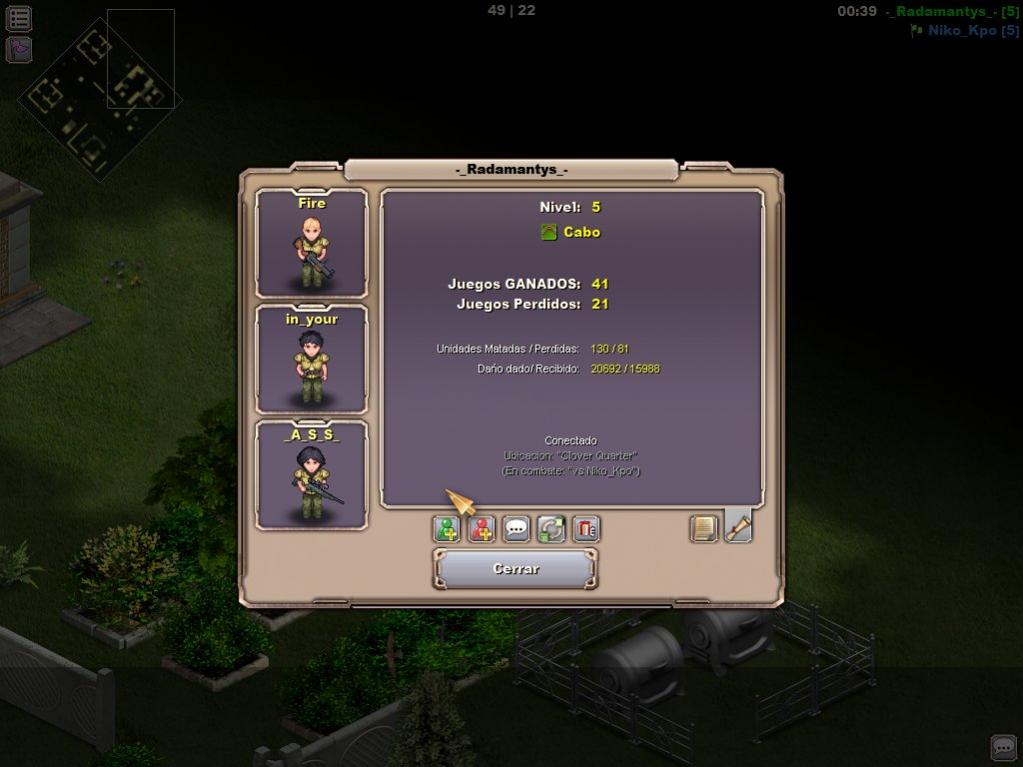The height and width of the screenshot is (767, 1023).
Task: Click the red gift box icon
Action: coord(586,529)
